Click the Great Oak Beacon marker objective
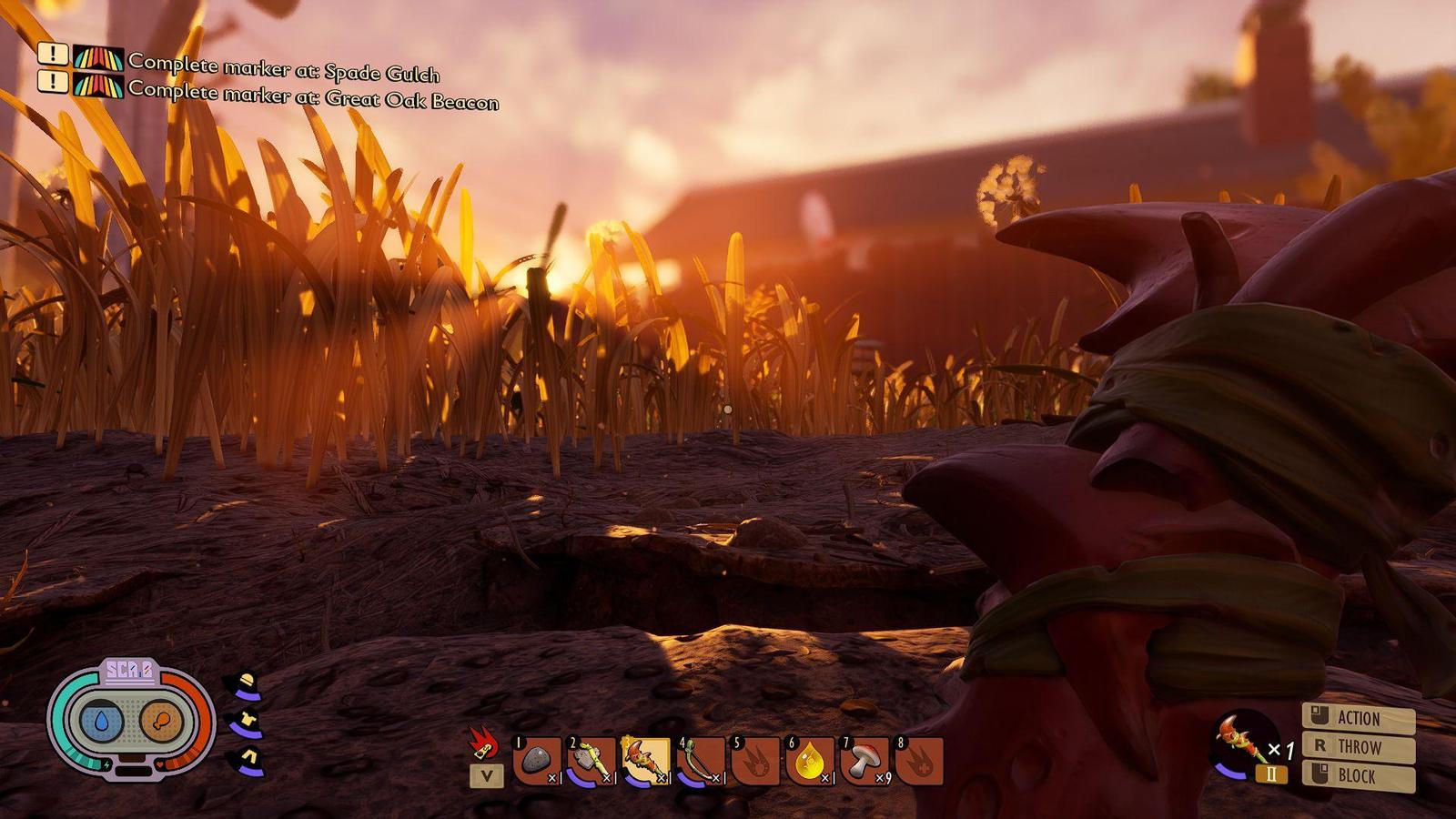 point(313,94)
